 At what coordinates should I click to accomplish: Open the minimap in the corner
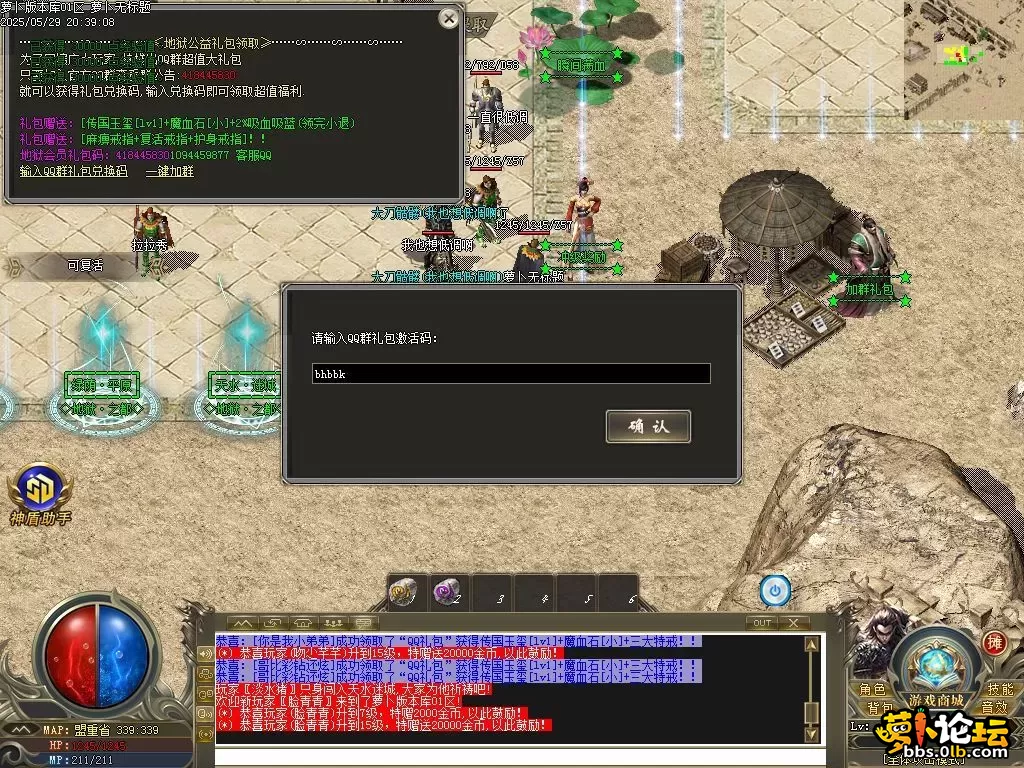click(964, 48)
